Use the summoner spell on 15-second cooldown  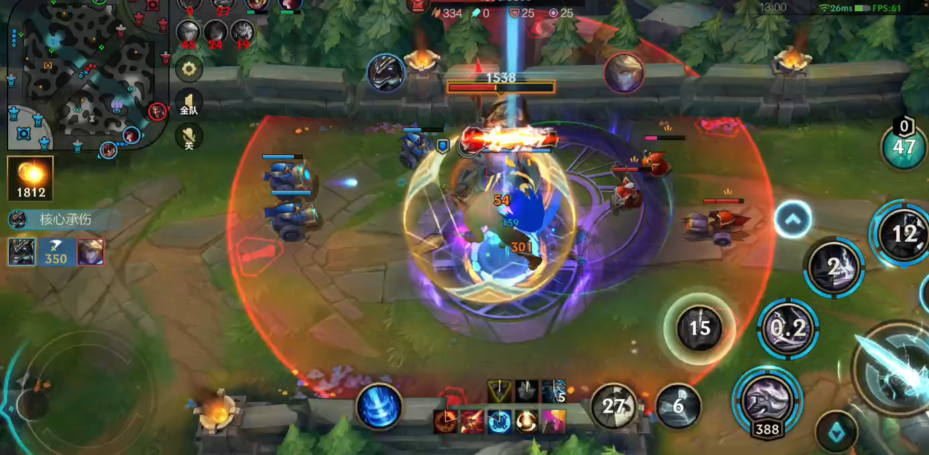point(699,327)
